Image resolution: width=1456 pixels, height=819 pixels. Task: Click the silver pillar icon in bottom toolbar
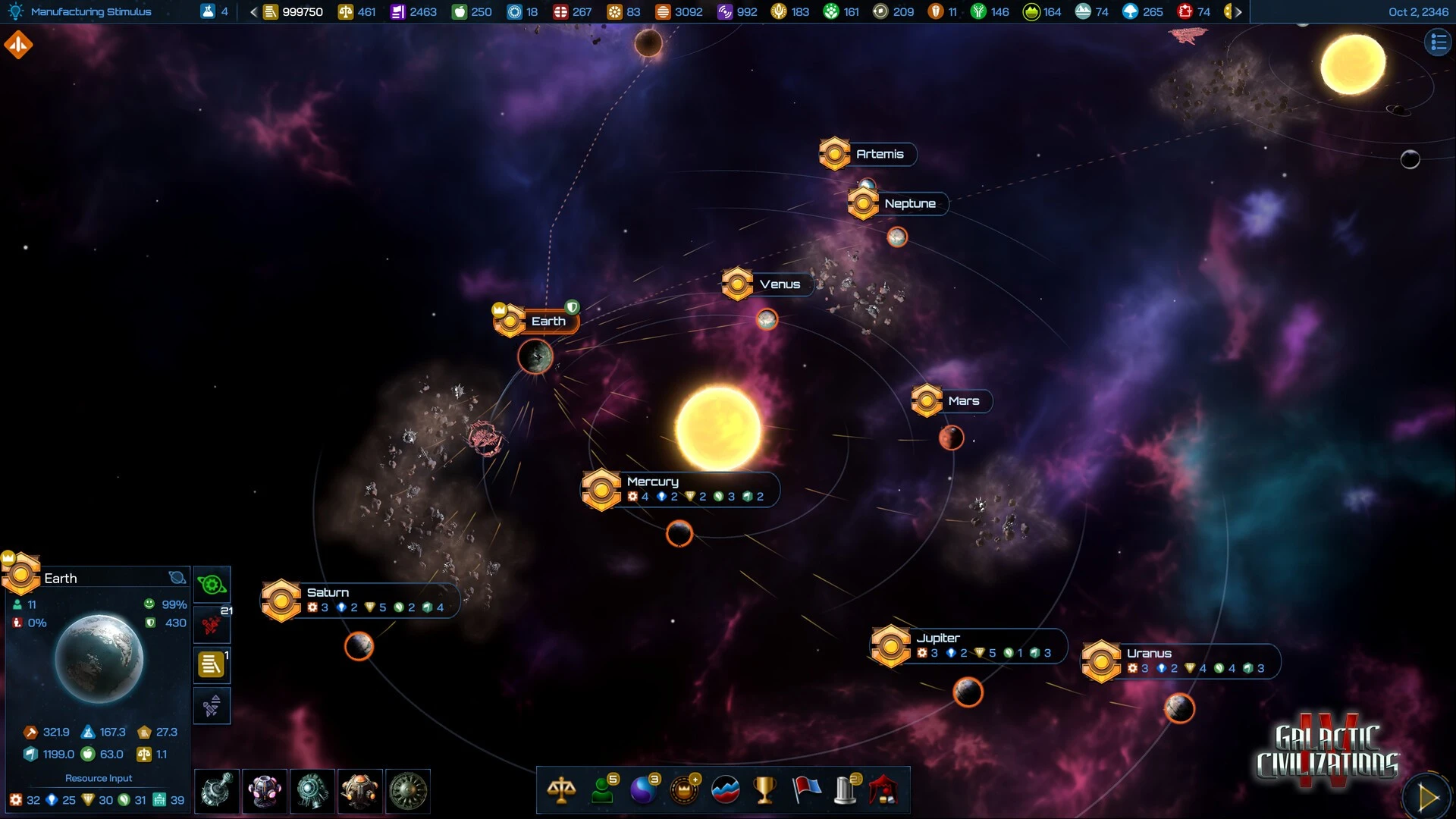pos(846,790)
